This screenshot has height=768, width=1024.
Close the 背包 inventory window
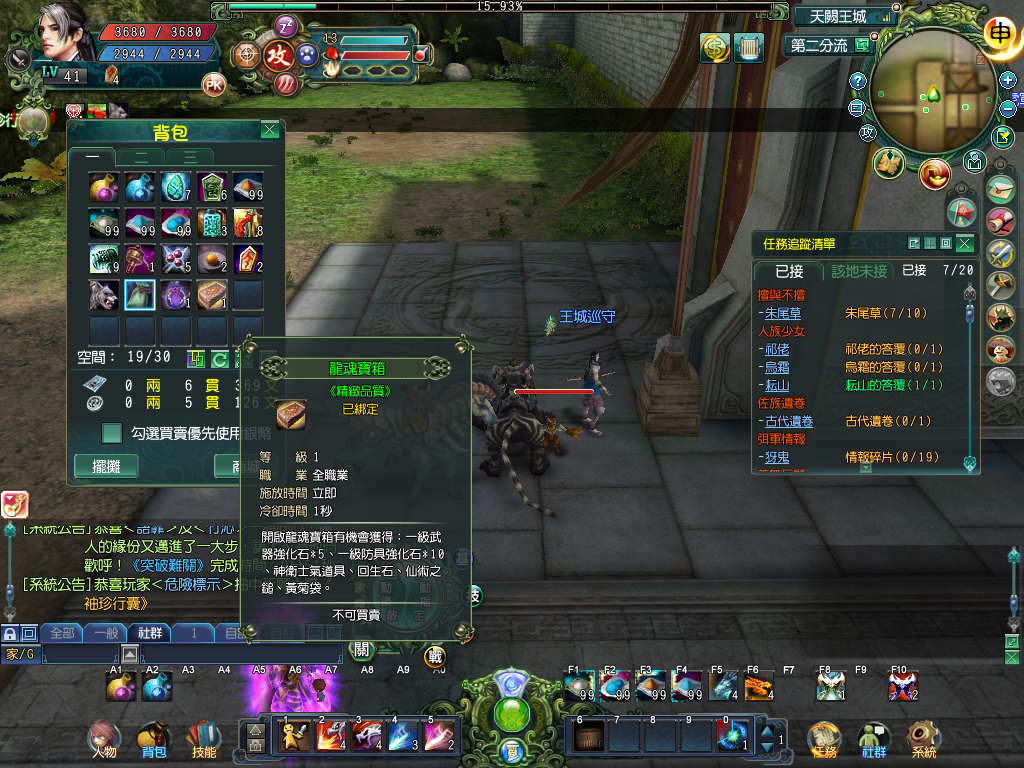tap(270, 130)
